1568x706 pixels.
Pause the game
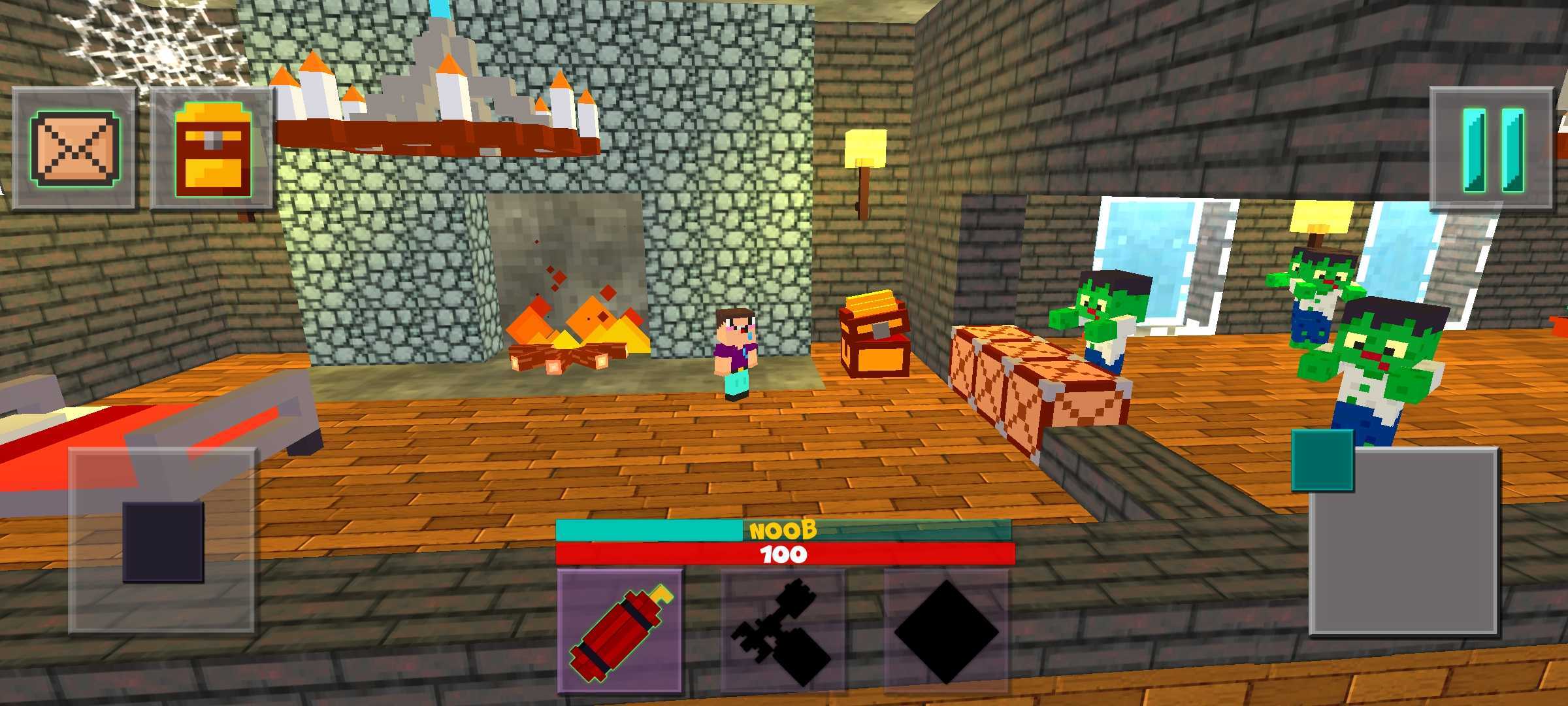[x=1492, y=148]
